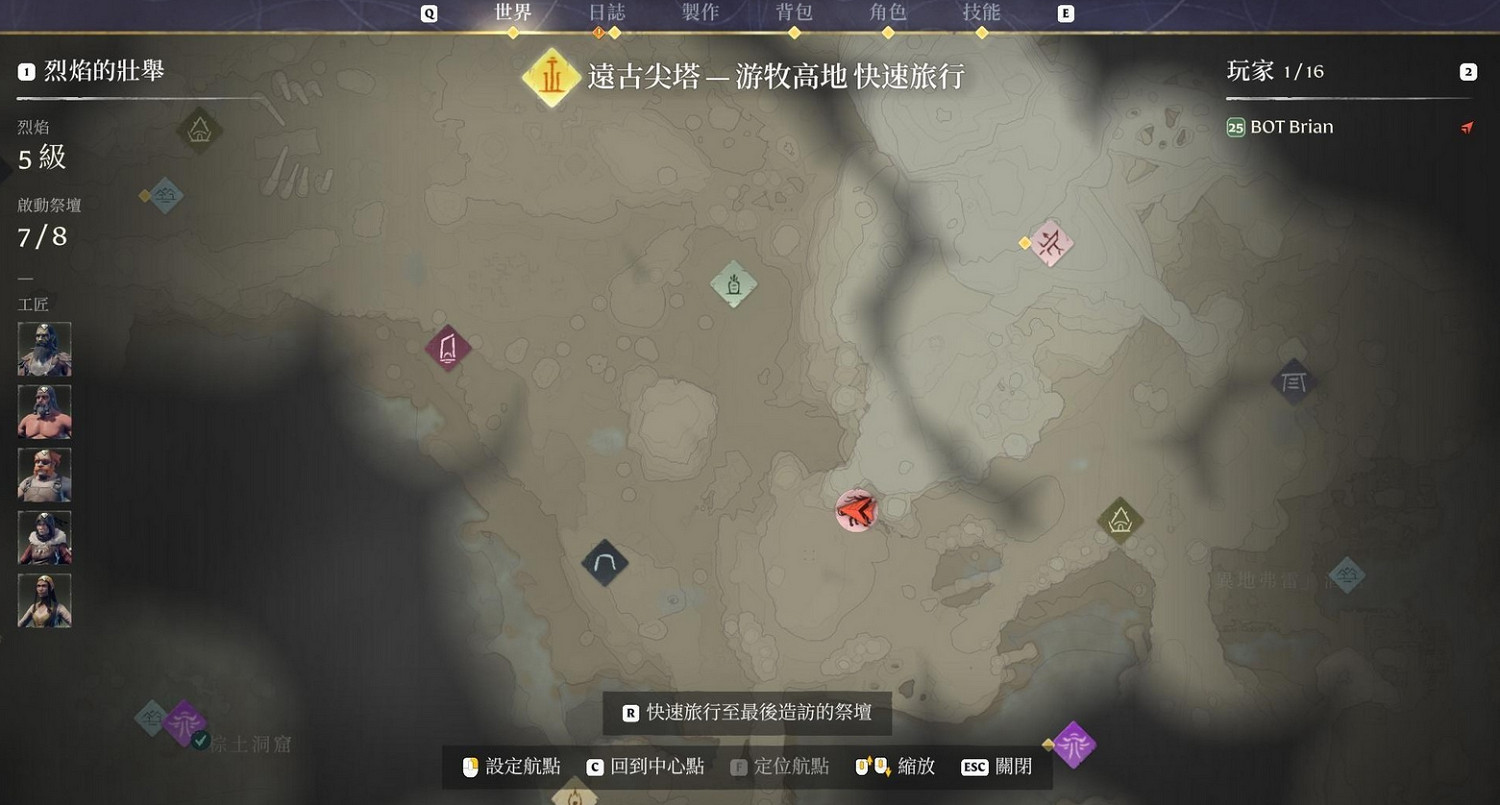Open the pink rune stone marker in the northeast
Screen dimensions: 1500x805
coord(1052,241)
